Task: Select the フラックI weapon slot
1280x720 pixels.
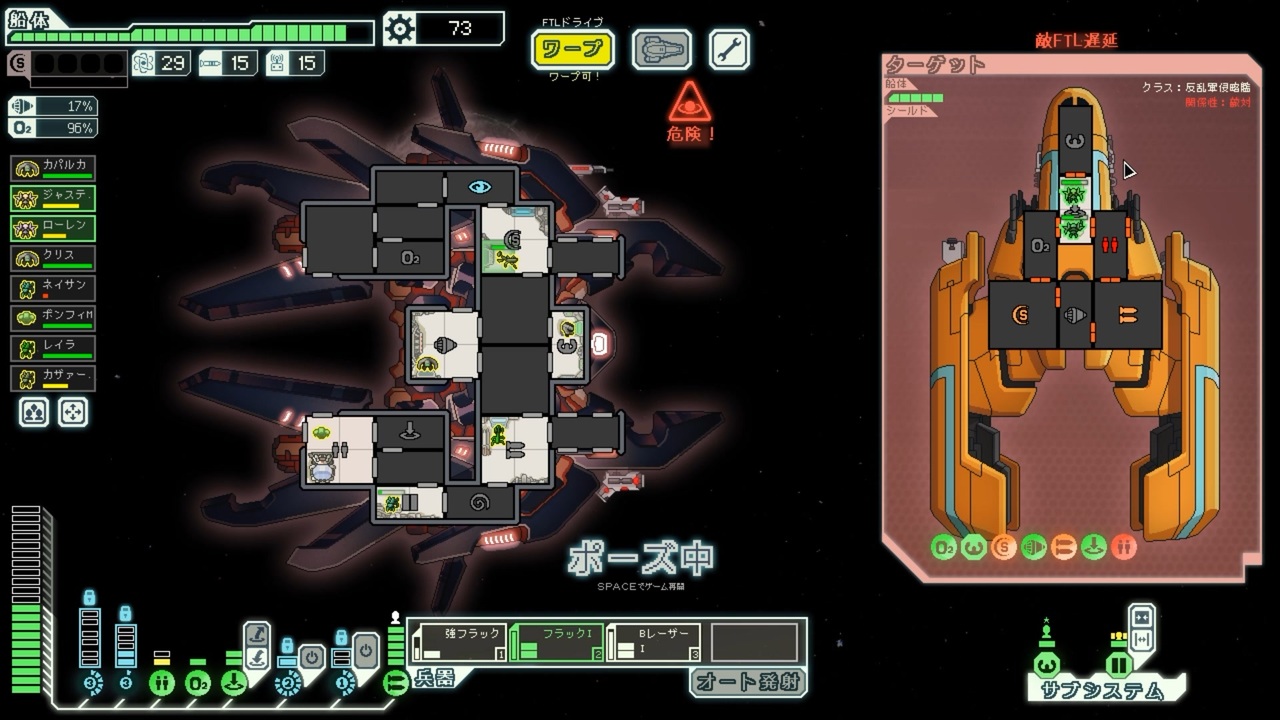Action: coord(556,642)
